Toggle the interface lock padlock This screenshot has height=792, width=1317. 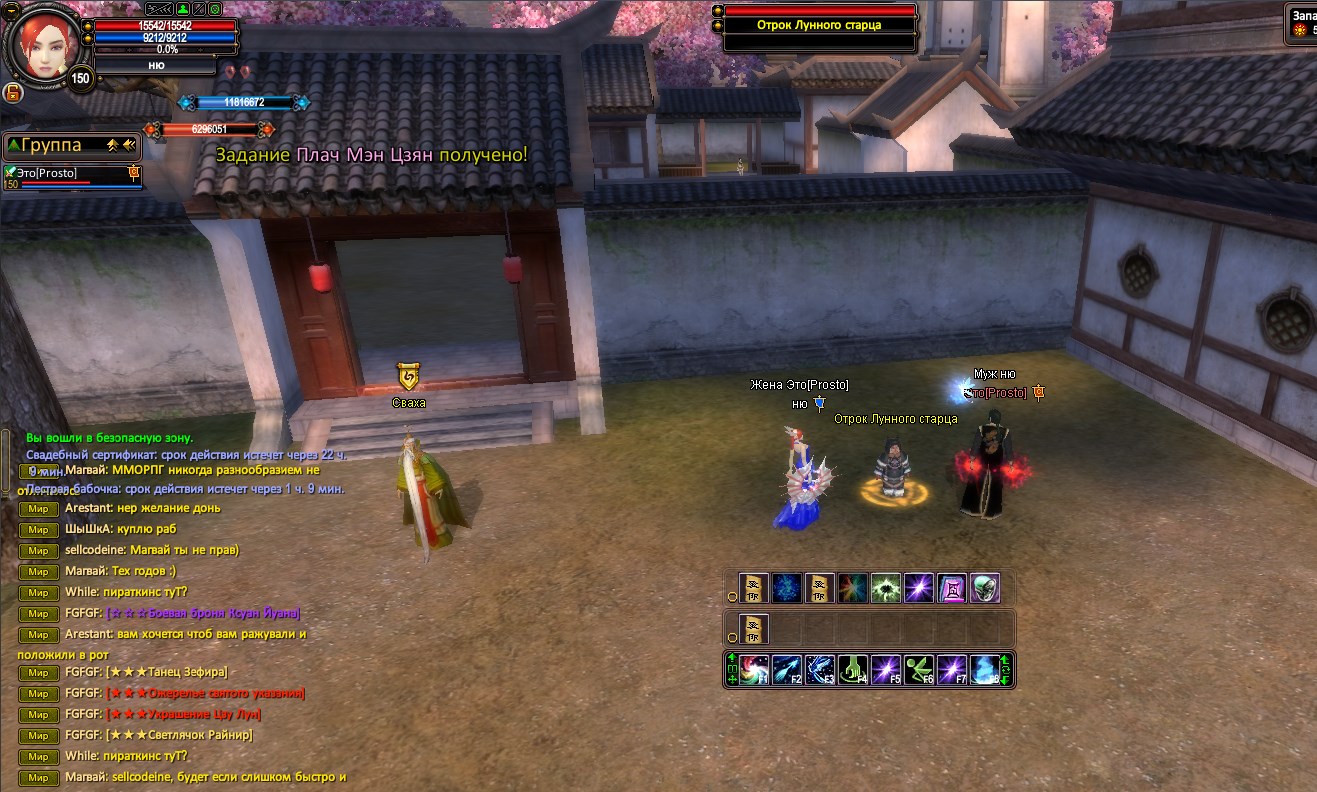pyautogui.click(x=13, y=92)
